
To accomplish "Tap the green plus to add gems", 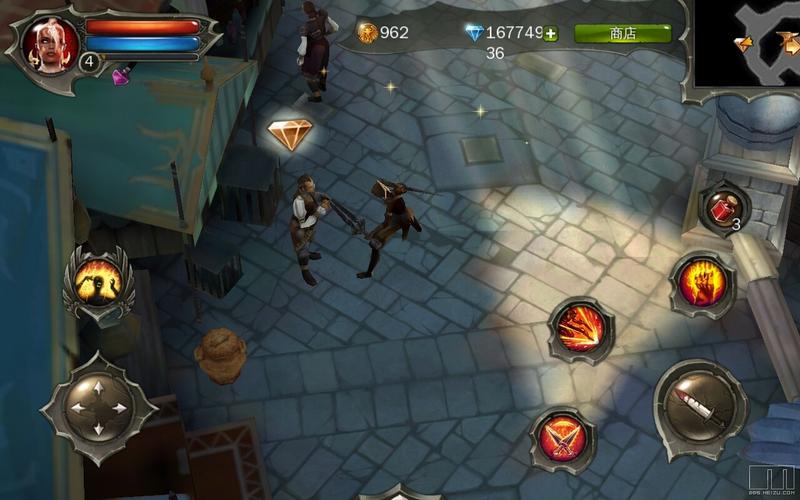I will (551, 33).
